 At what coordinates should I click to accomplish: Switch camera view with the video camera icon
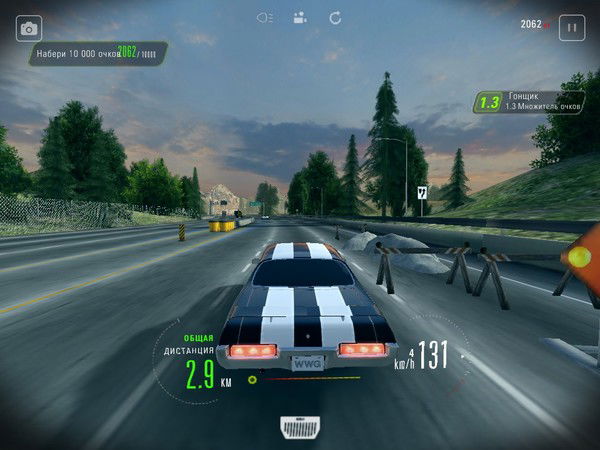300,17
